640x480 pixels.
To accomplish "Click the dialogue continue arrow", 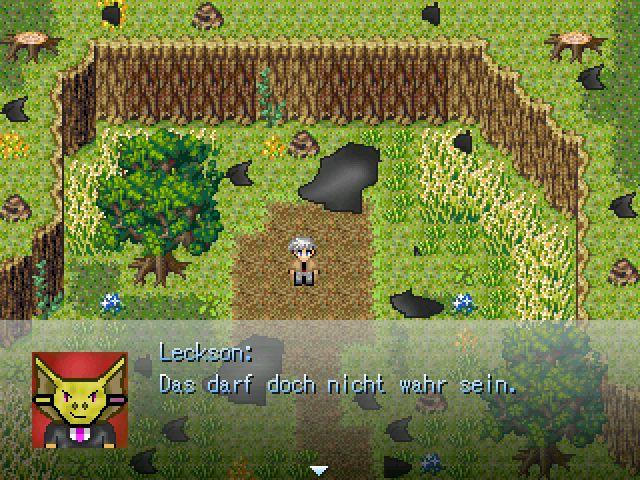I will (319, 469).
